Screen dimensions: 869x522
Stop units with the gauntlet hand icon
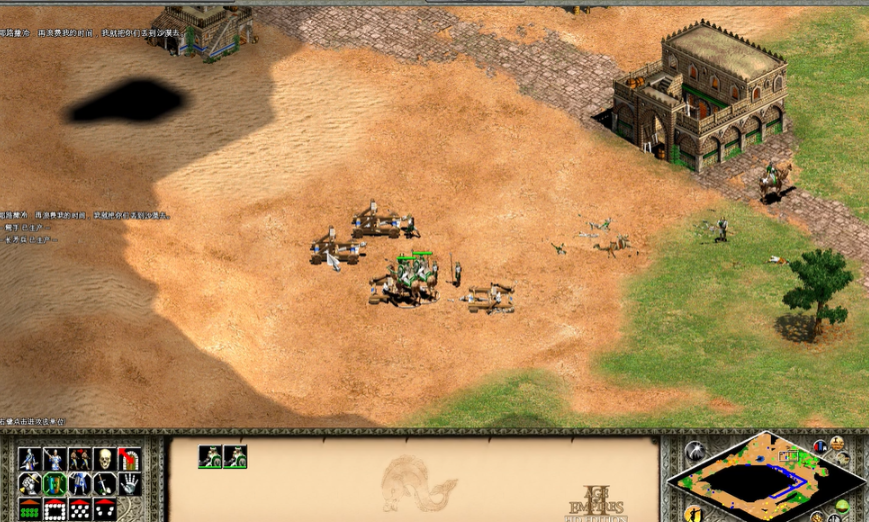click(x=129, y=484)
